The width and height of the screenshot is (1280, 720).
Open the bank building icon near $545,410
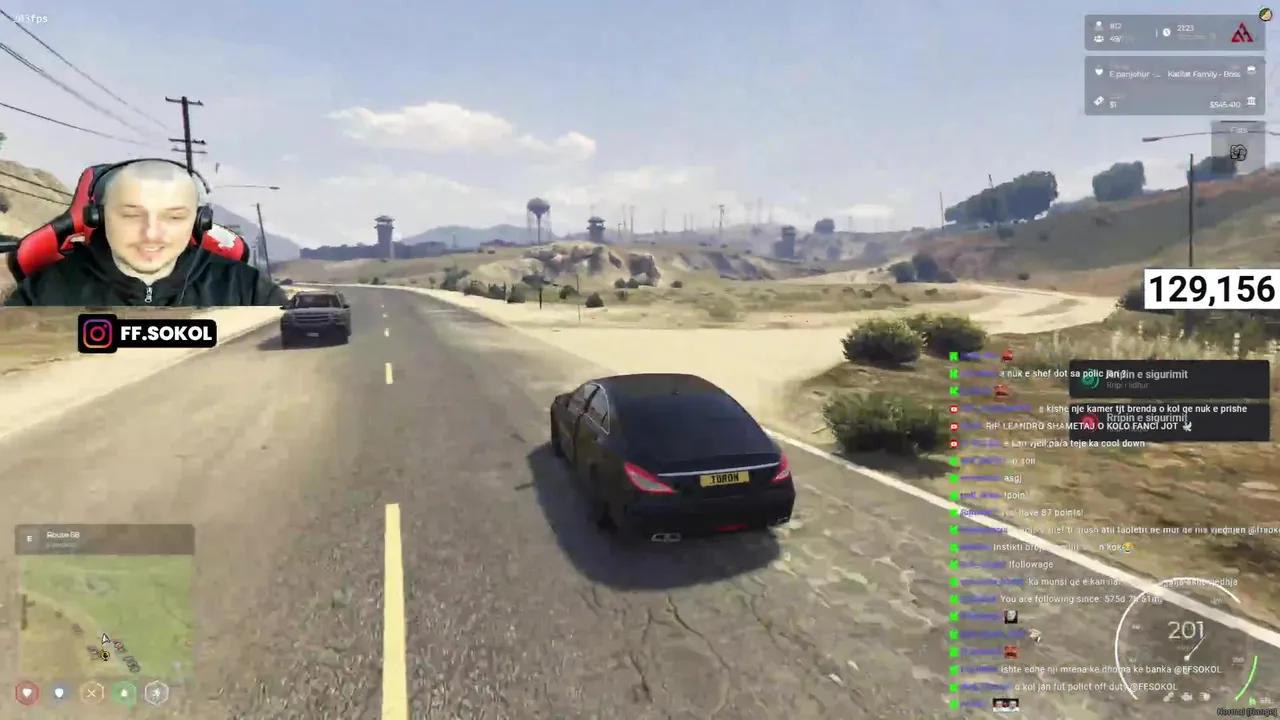point(1251,102)
